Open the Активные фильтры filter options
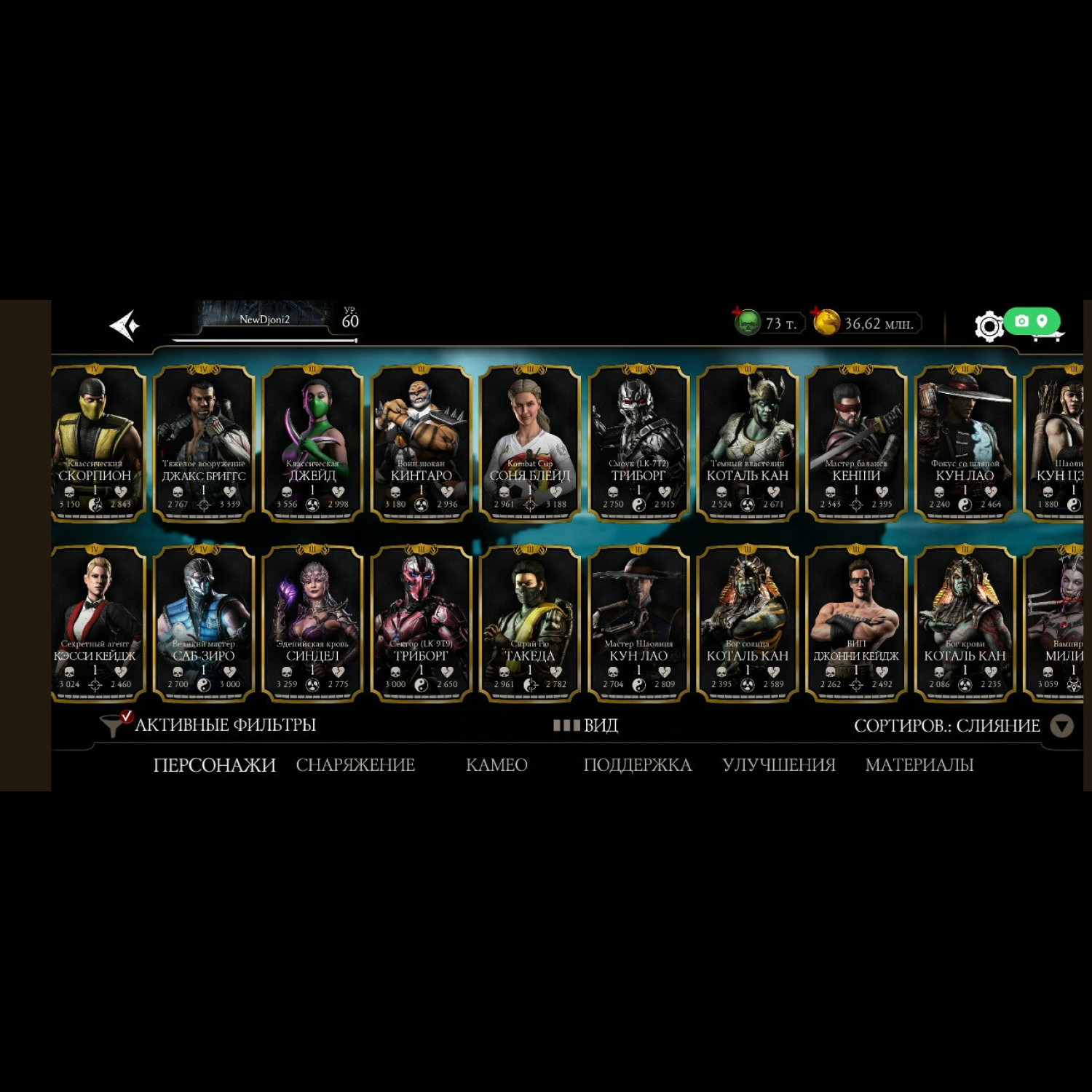This screenshot has height=1092, width=1092. click(211, 725)
